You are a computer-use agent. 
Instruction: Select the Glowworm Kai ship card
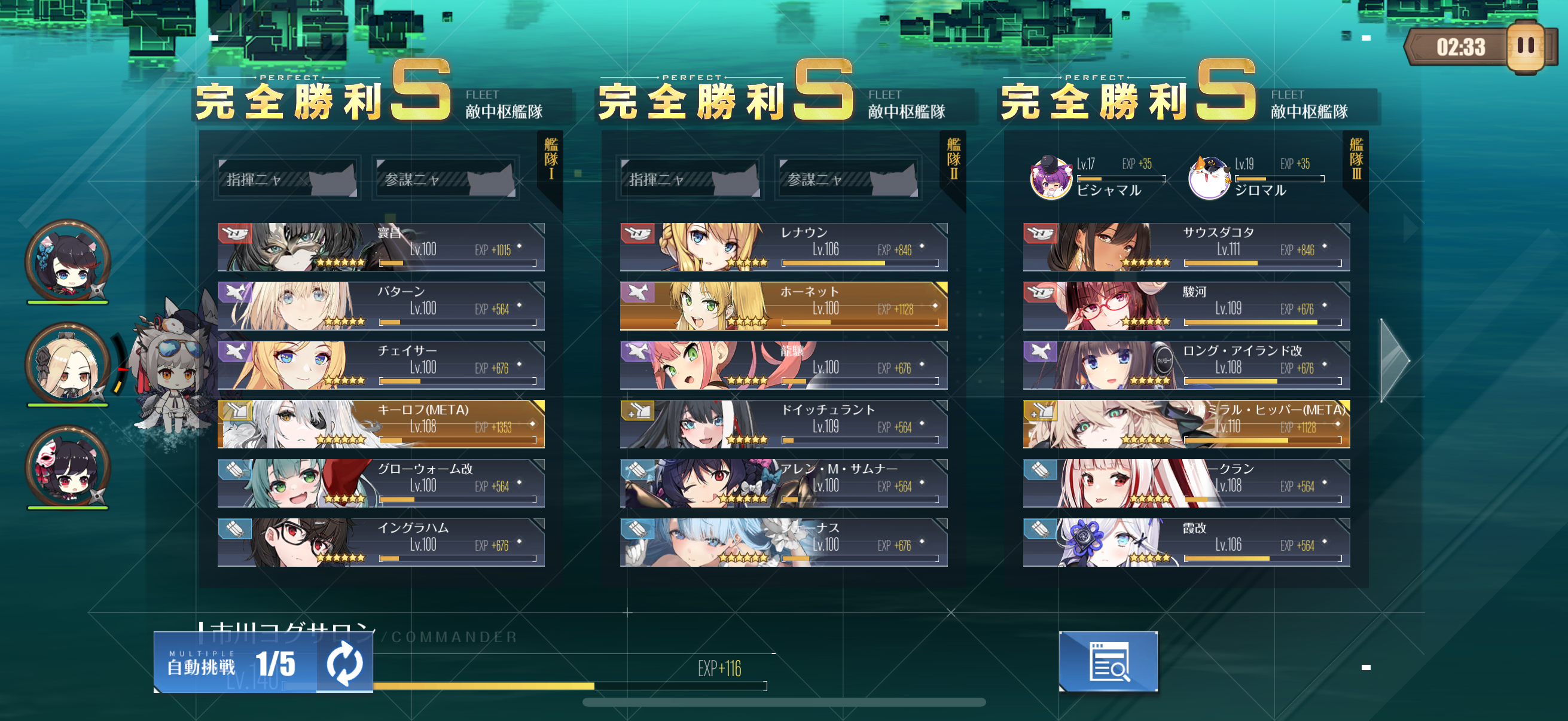click(x=381, y=483)
